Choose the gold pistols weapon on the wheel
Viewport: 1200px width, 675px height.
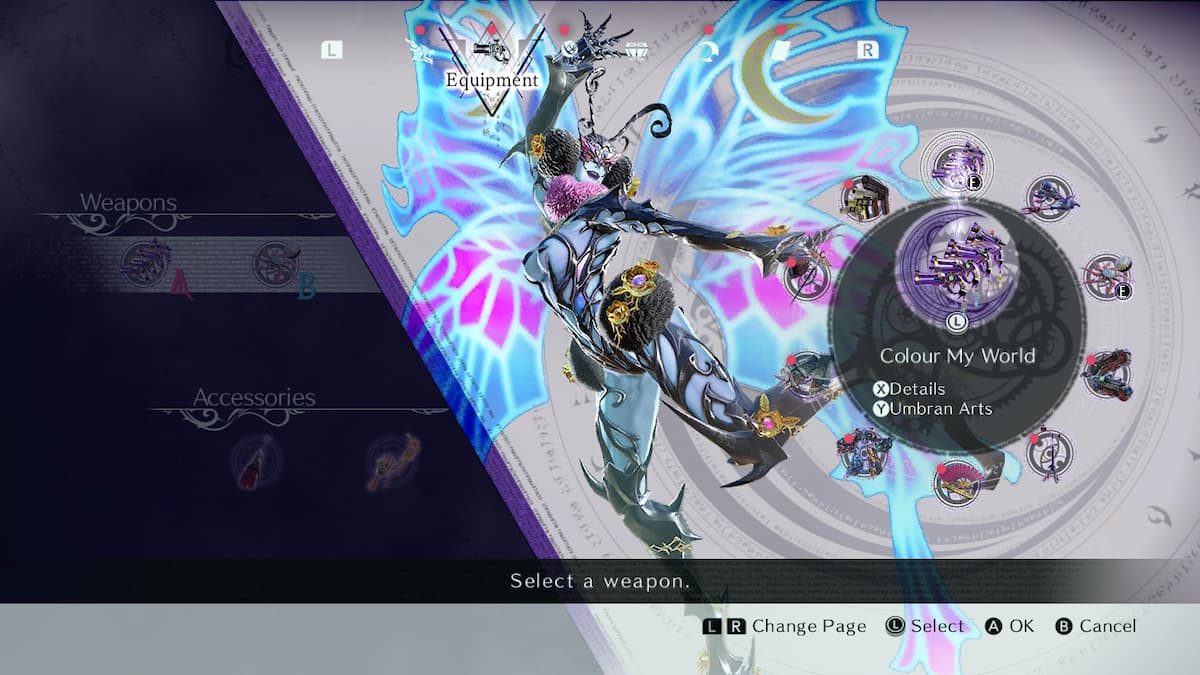(x=865, y=198)
